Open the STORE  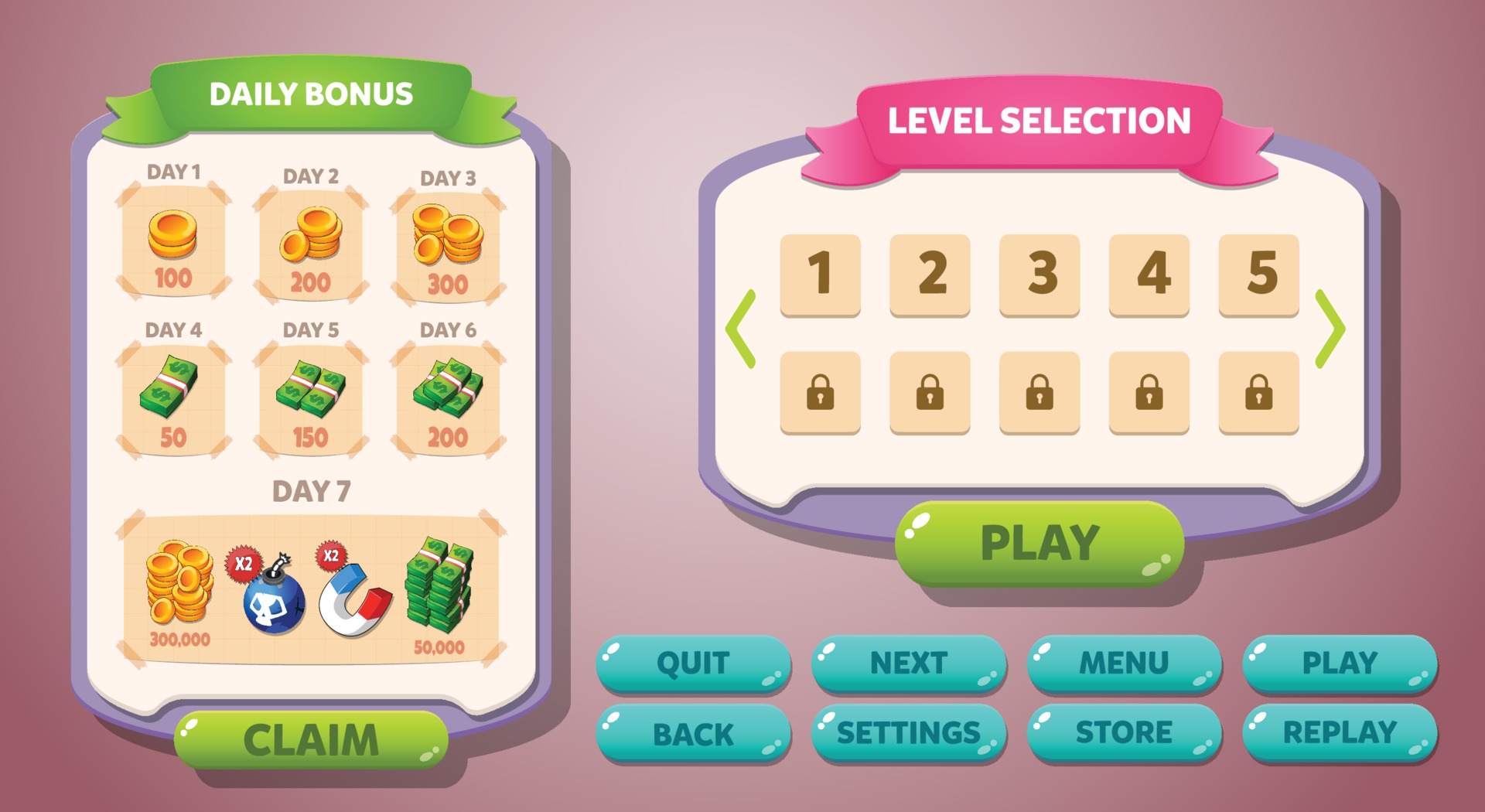(x=1123, y=730)
